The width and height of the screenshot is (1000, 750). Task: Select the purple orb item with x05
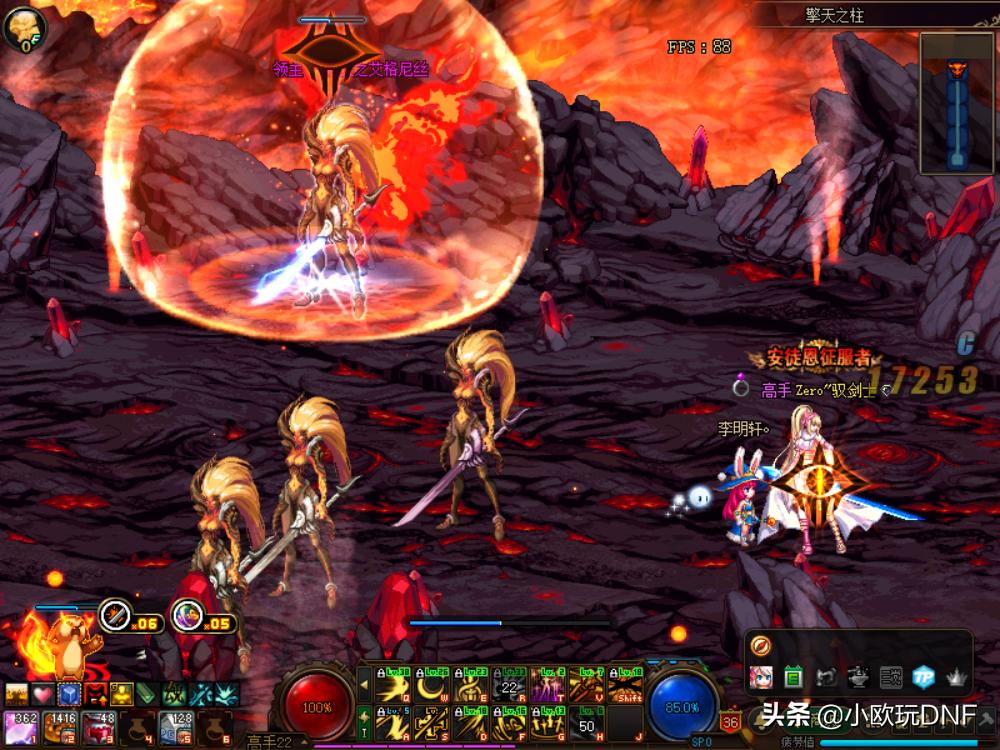tap(186, 616)
